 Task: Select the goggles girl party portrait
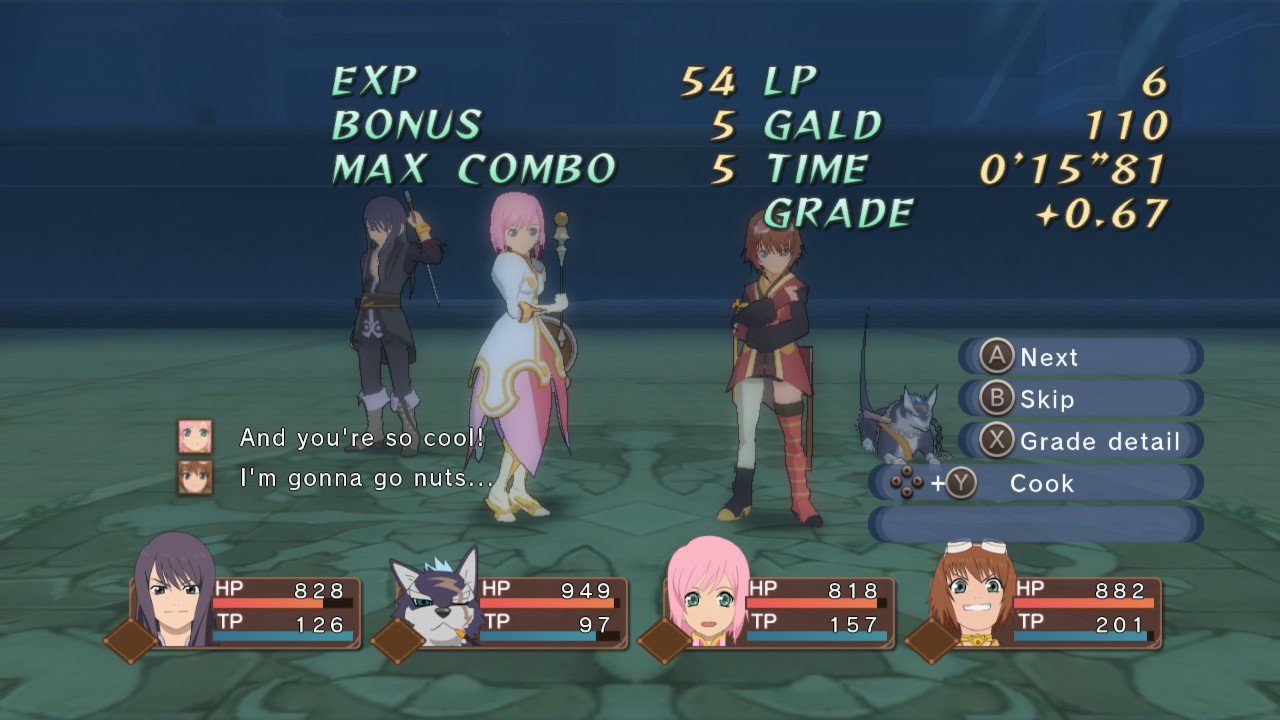(x=970, y=598)
